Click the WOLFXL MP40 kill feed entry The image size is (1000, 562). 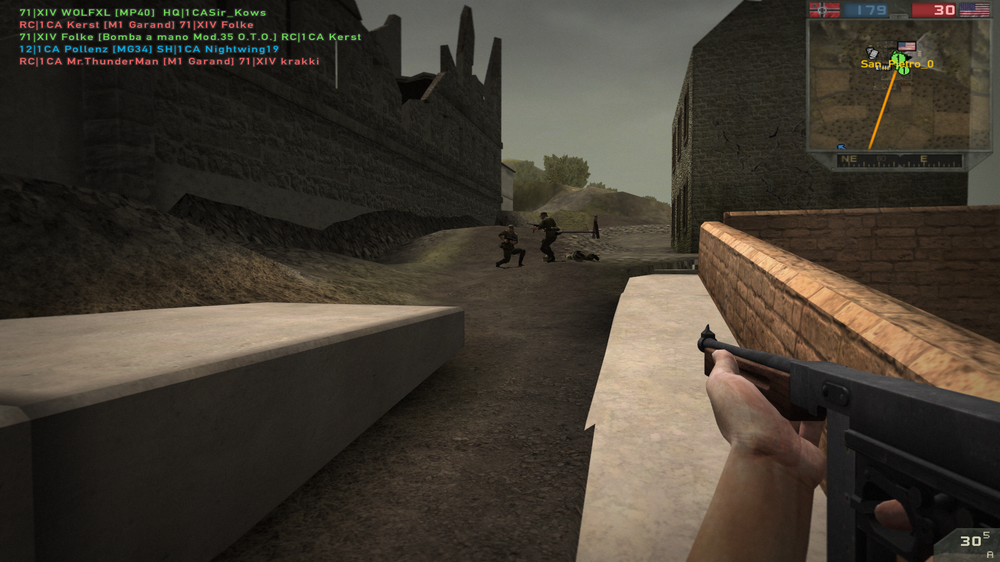click(x=143, y=12)
